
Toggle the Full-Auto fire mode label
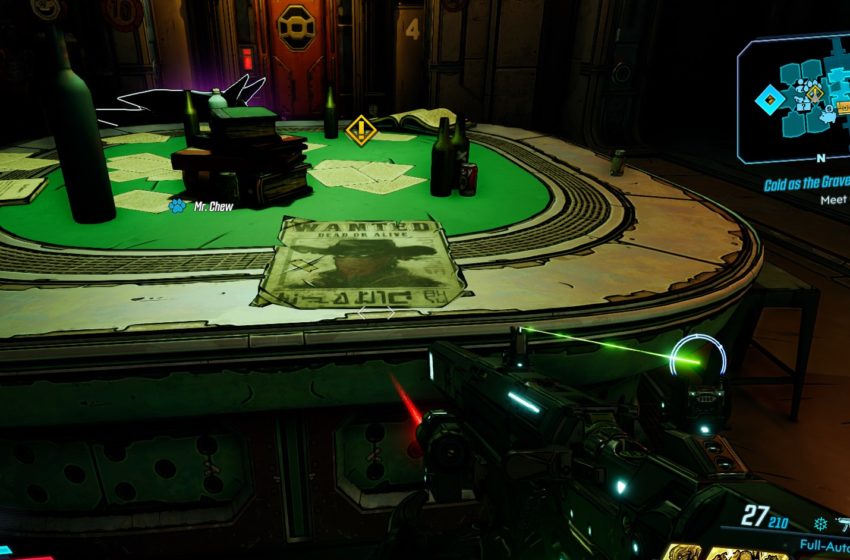(x=823, y=546)
